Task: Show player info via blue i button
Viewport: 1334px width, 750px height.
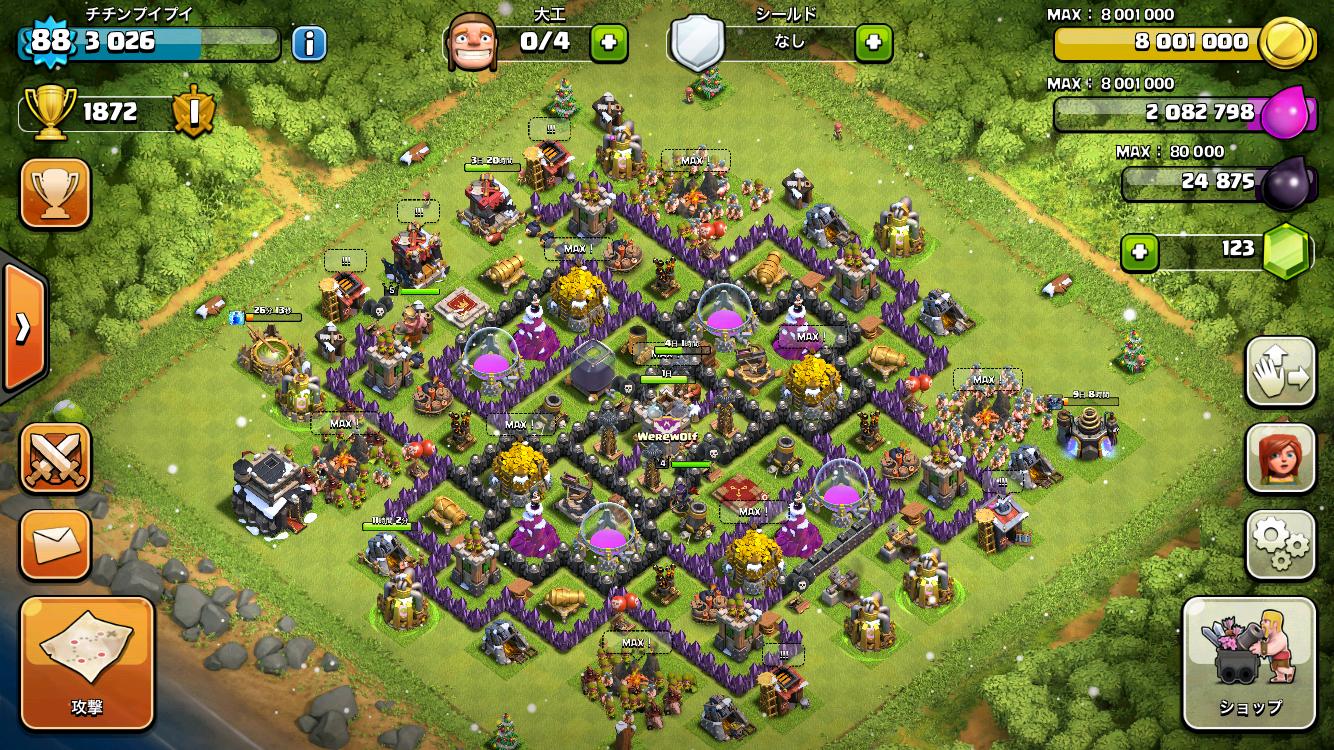Action: pos(310,43)
